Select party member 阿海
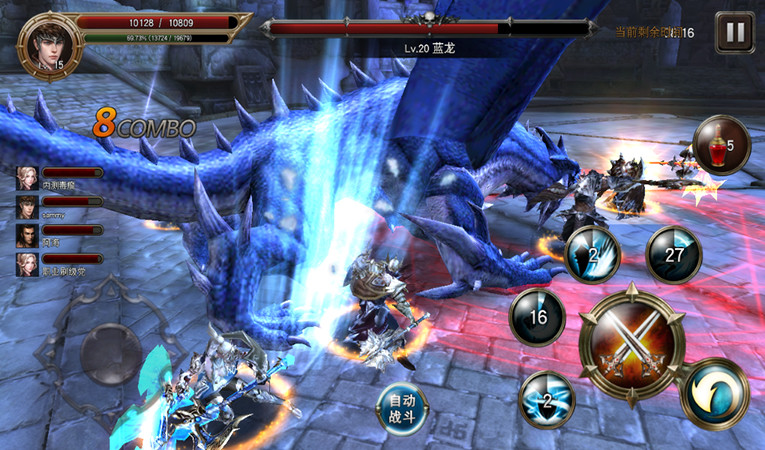 [27, 236]
